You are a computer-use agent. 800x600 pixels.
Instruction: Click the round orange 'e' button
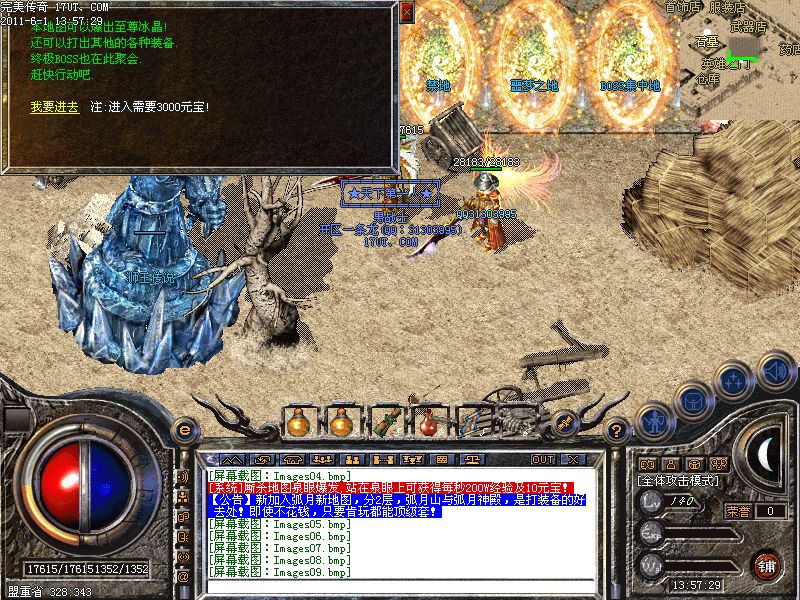pos(184,429)
